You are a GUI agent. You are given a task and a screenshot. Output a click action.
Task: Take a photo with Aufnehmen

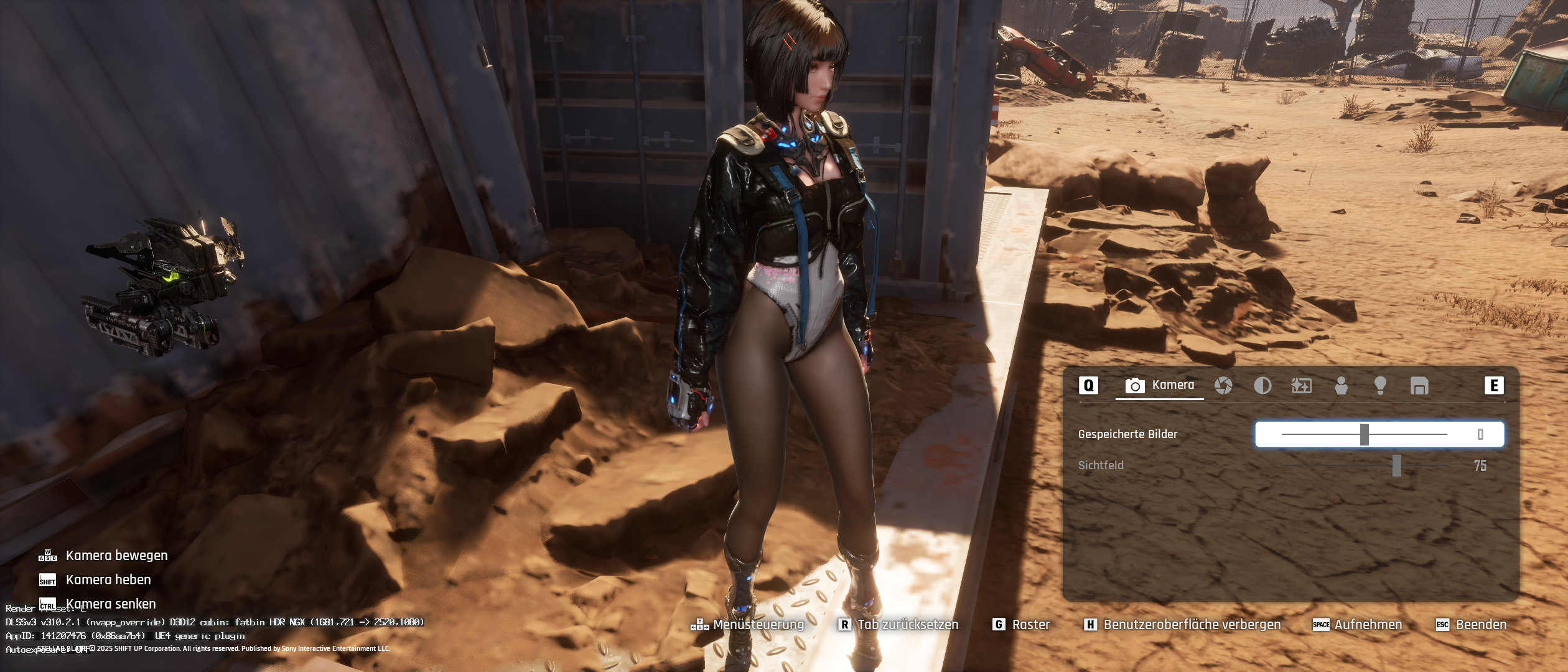pos(1358,624)
